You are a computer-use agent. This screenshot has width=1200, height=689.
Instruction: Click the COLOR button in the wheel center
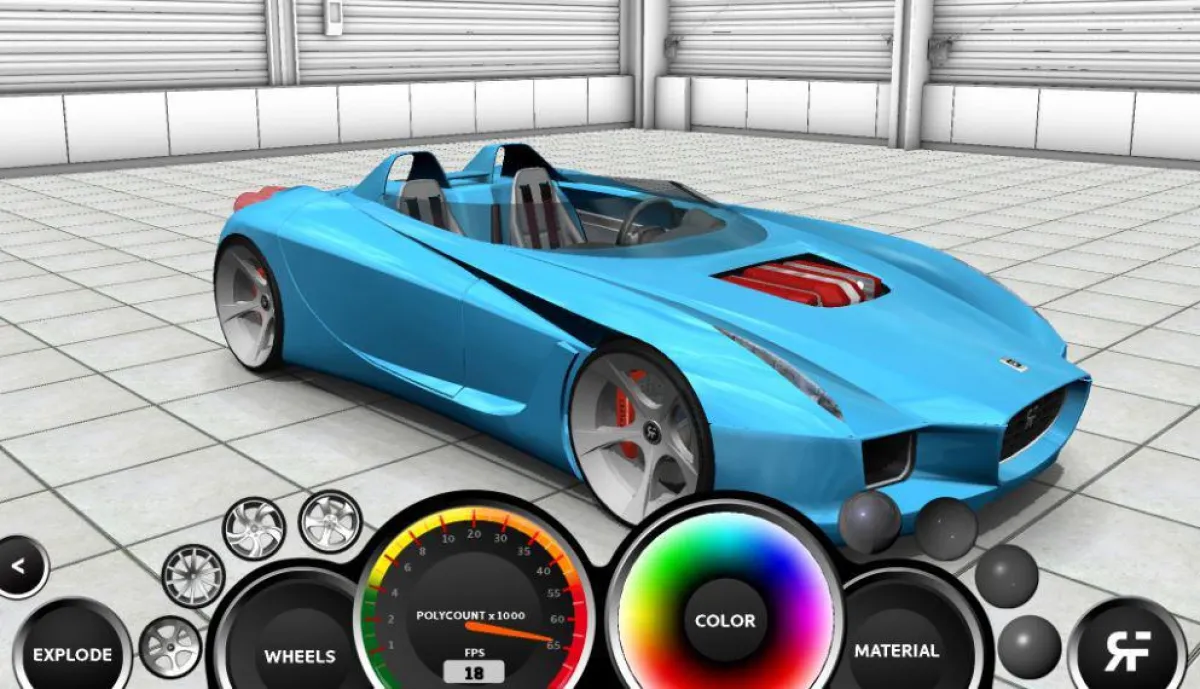click(x=725, y=621)
